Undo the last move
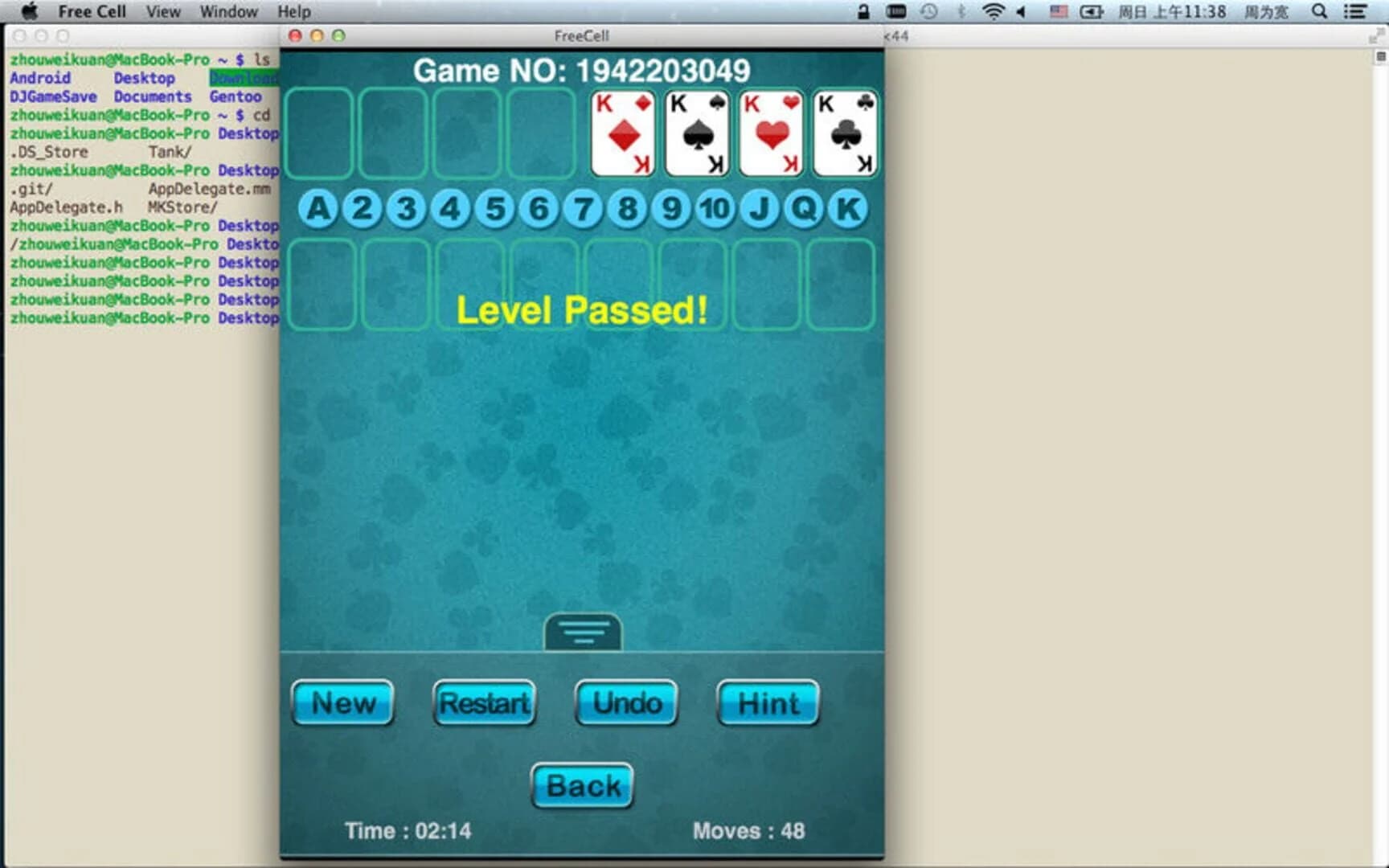 point(626,702)
